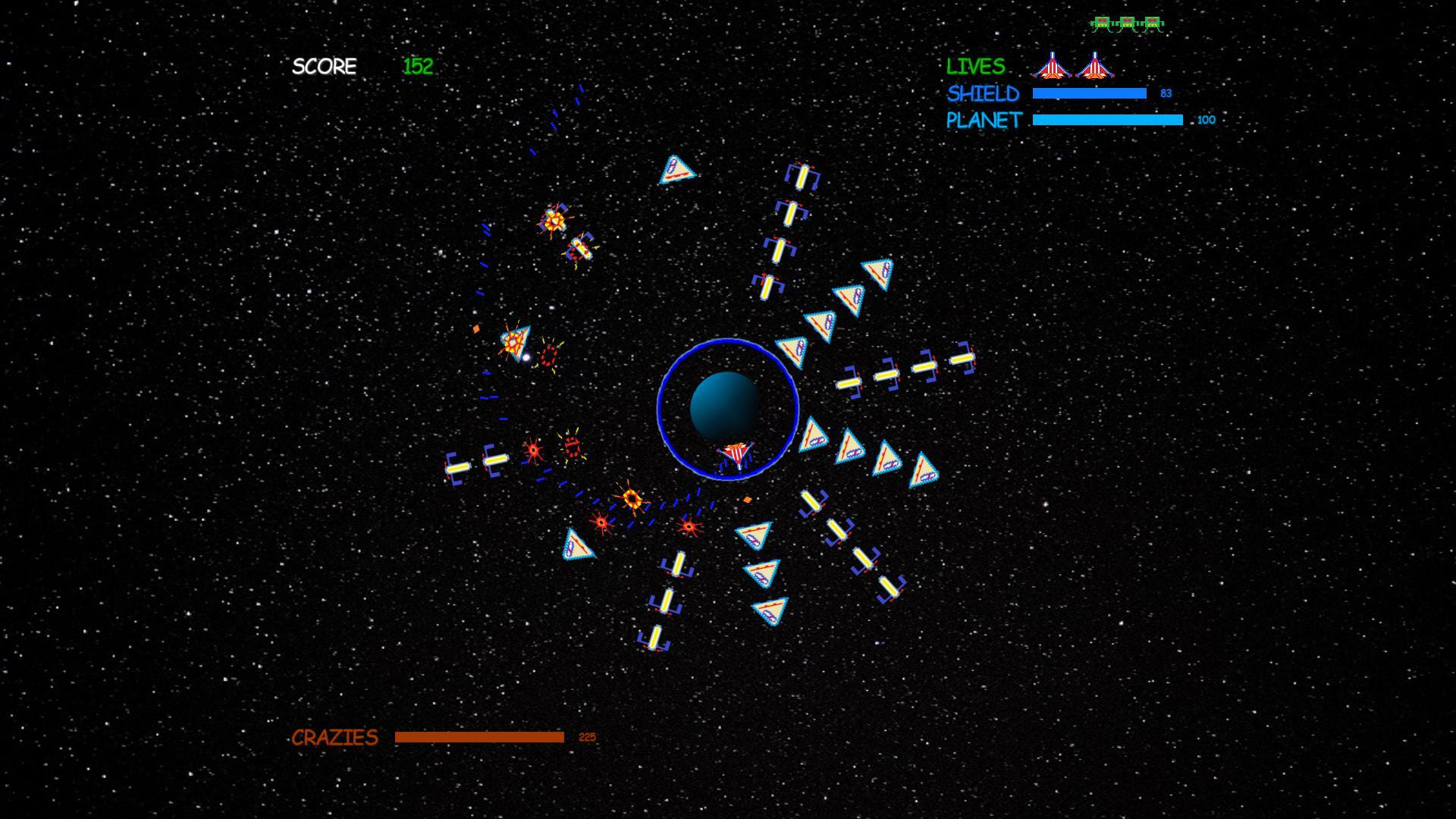Select the SCORE label
The image size is (1456, 819).
(324, 67)
